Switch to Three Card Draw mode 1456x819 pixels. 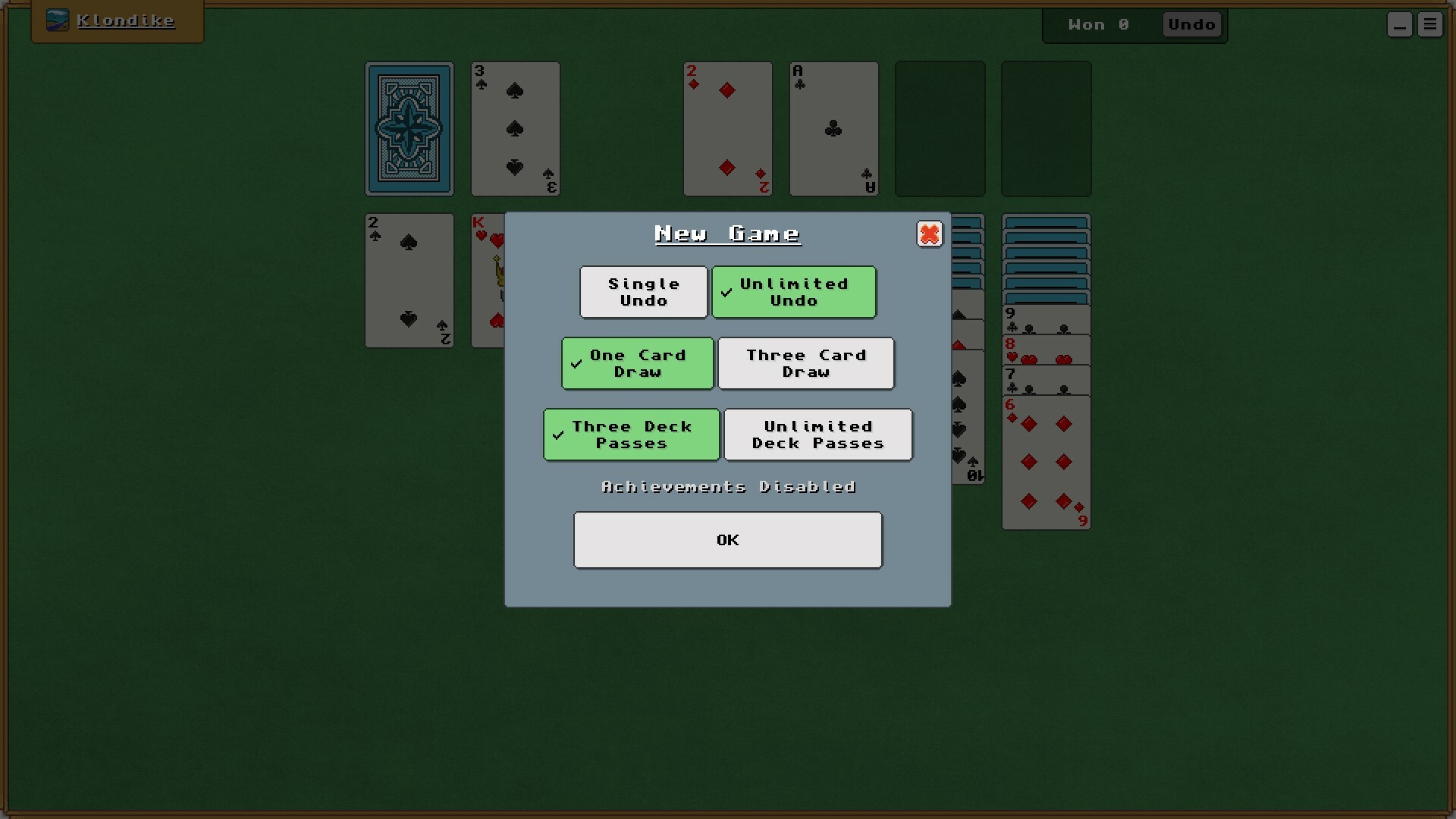pos(806,363)
